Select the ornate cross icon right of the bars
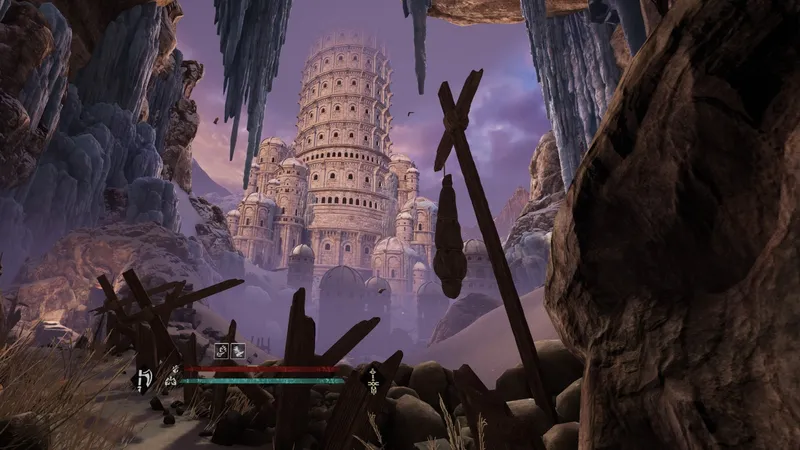800x450 pixels. 372,379
